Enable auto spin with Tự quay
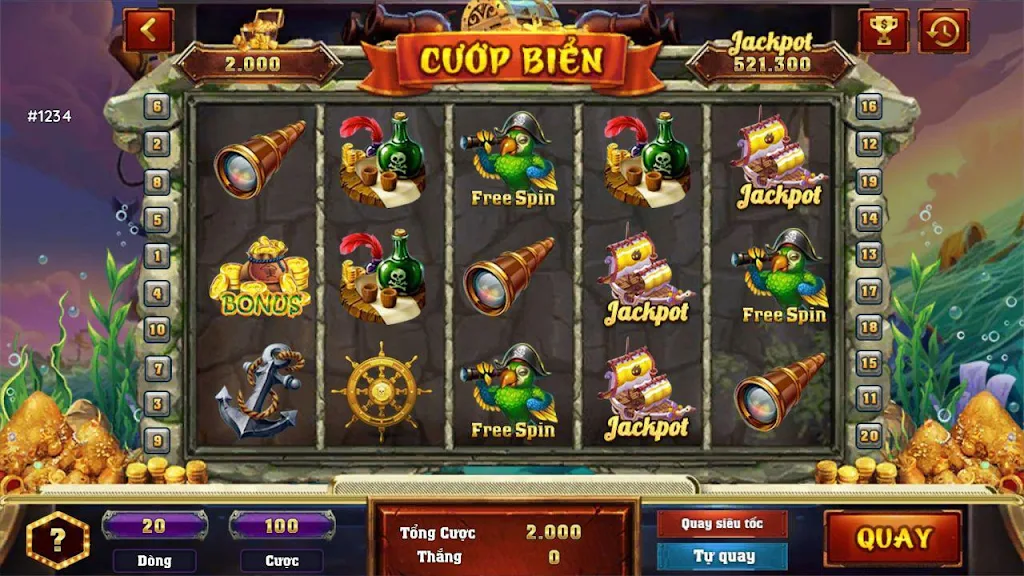Viewport: 1024px width, 576px height. [x=722, y=556]
